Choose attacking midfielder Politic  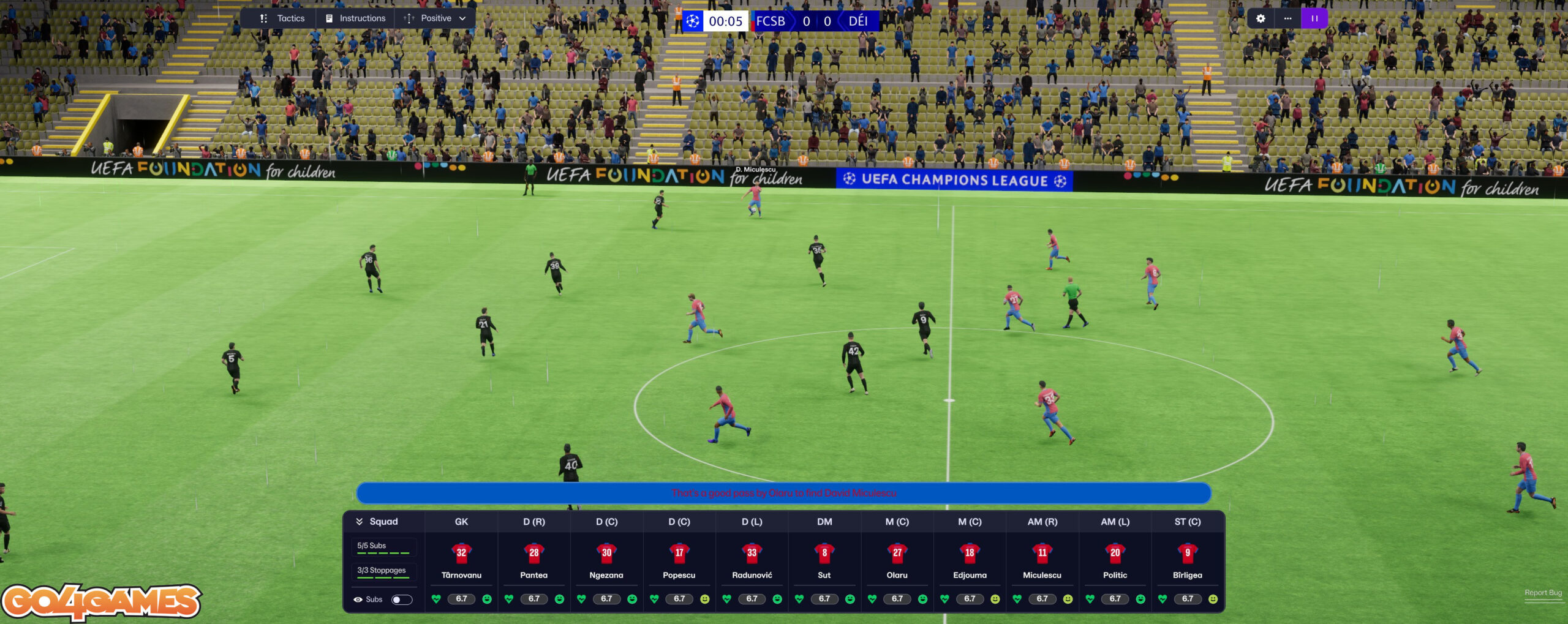(x=1115, y=553)
